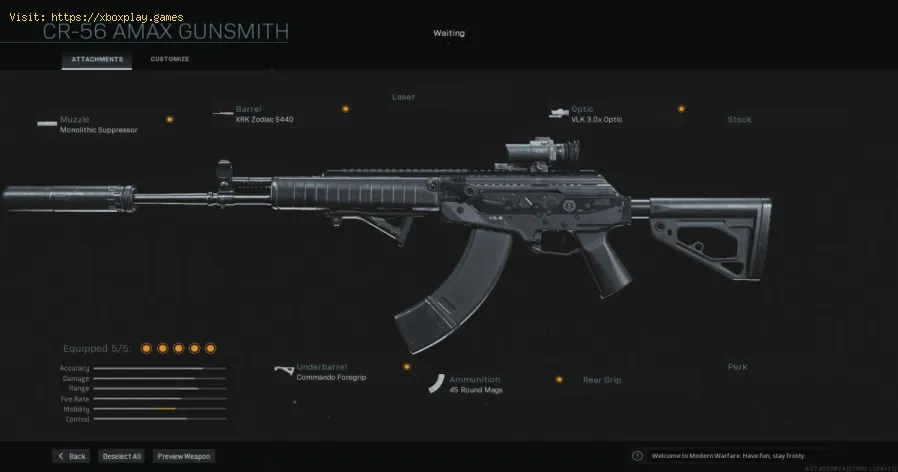Open the empty Stock attachment slot

coord(739,120)
